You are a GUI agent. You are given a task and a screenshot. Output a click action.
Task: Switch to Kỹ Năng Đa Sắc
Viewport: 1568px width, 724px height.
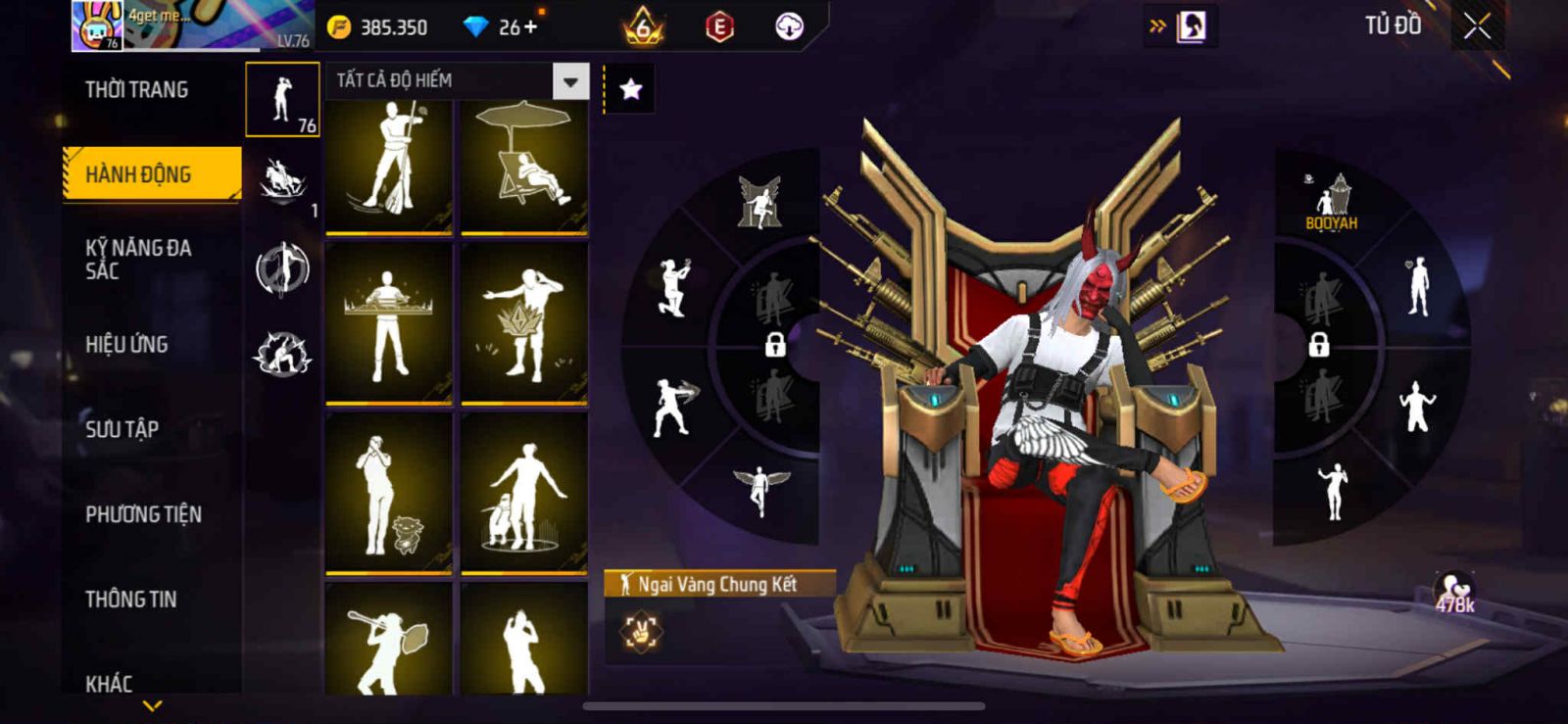click(x=137, y=259)
